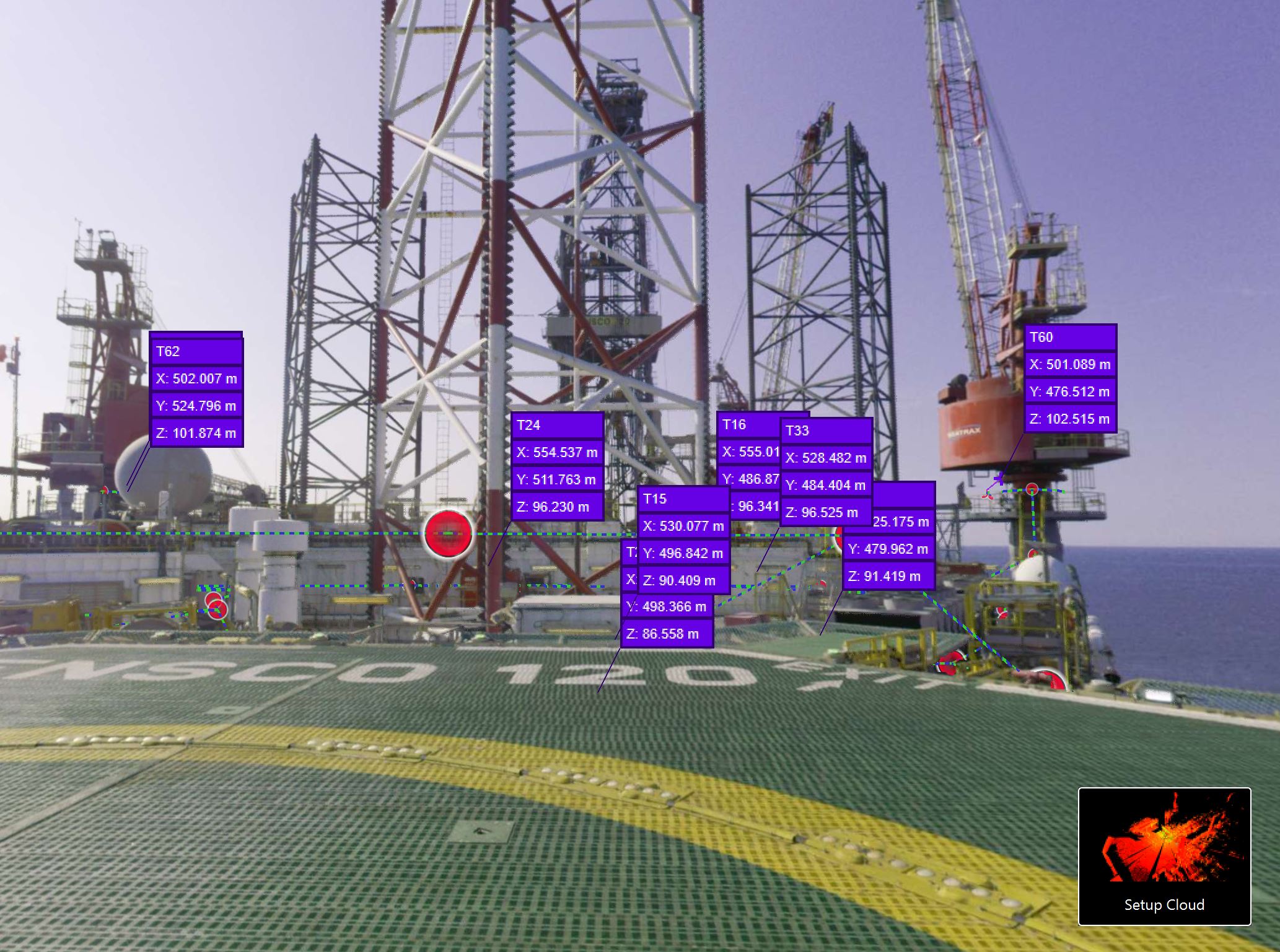This screenshot has height=952, width=1280.
Task: Select the pair of red markers left of the derrick
Action: pos(216,604)
